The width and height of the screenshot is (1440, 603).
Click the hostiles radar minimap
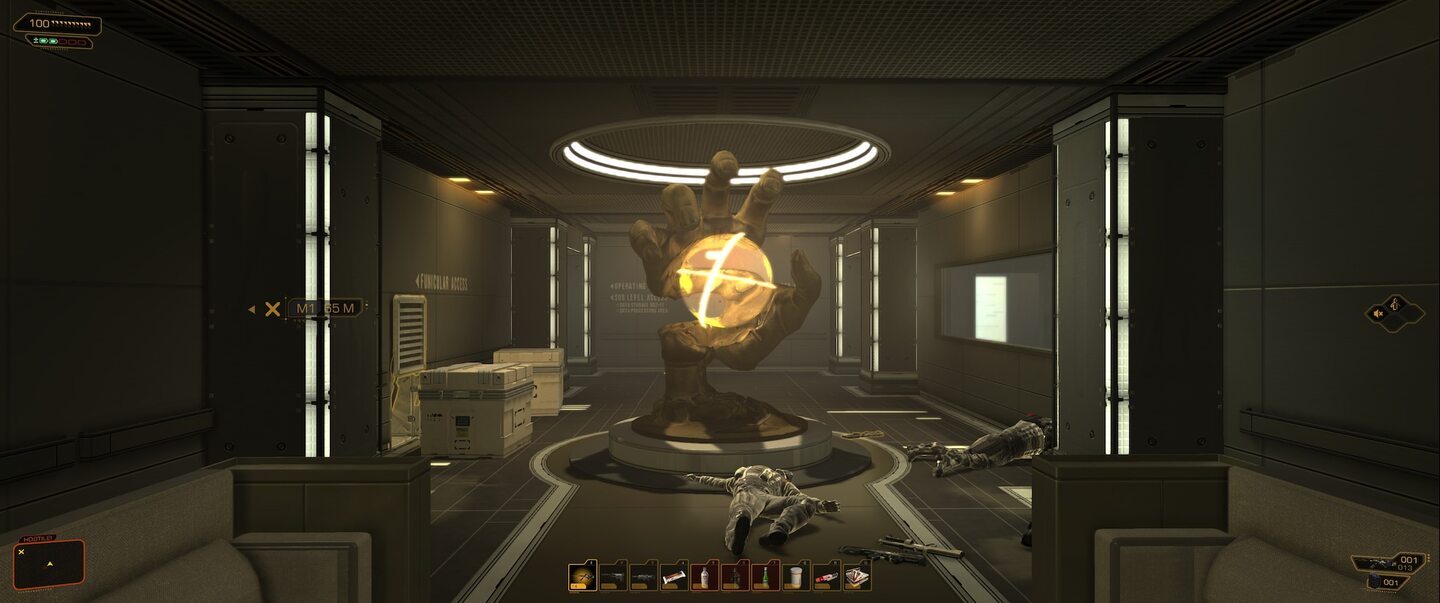click(x=49, y=563)
